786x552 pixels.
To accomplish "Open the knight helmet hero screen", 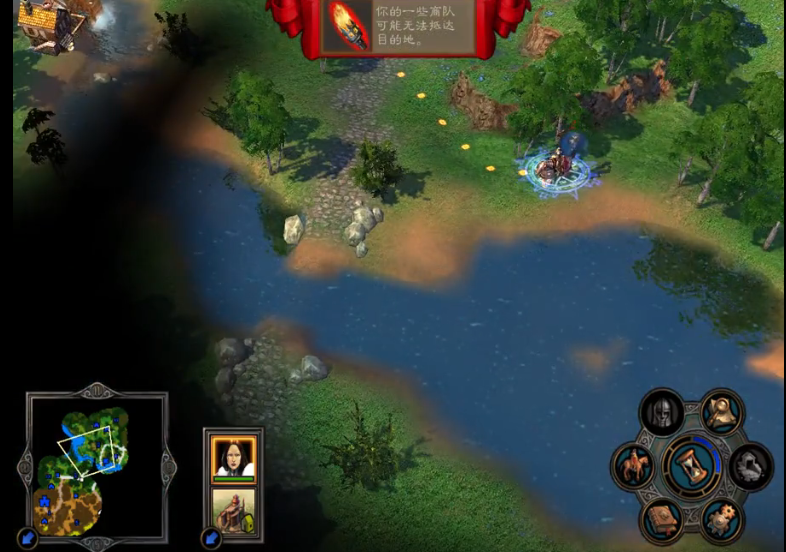I will (662, 413).
